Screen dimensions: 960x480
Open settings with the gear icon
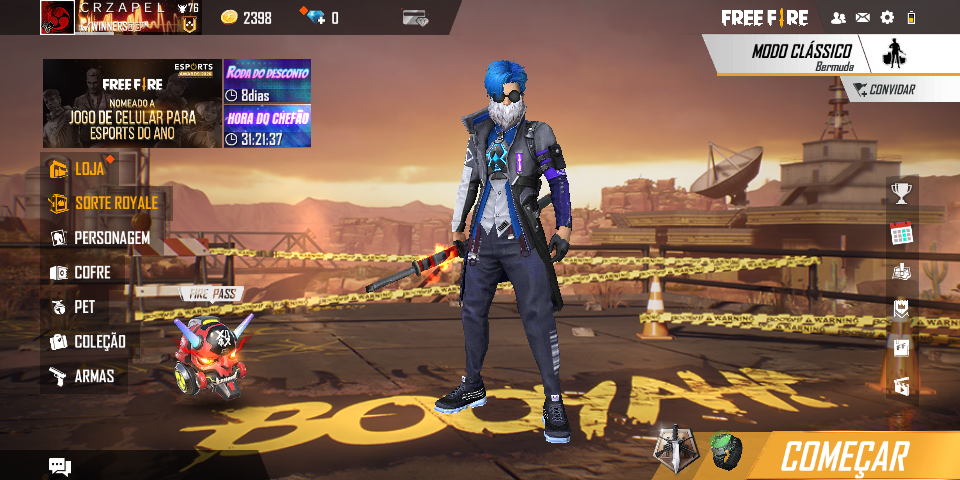click(x=886, y=18)
